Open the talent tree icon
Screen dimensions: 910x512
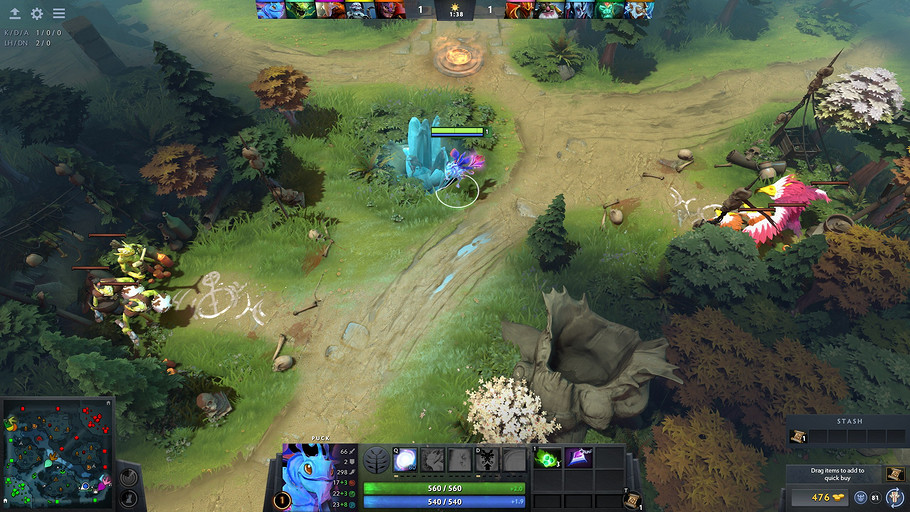point(376,460)
